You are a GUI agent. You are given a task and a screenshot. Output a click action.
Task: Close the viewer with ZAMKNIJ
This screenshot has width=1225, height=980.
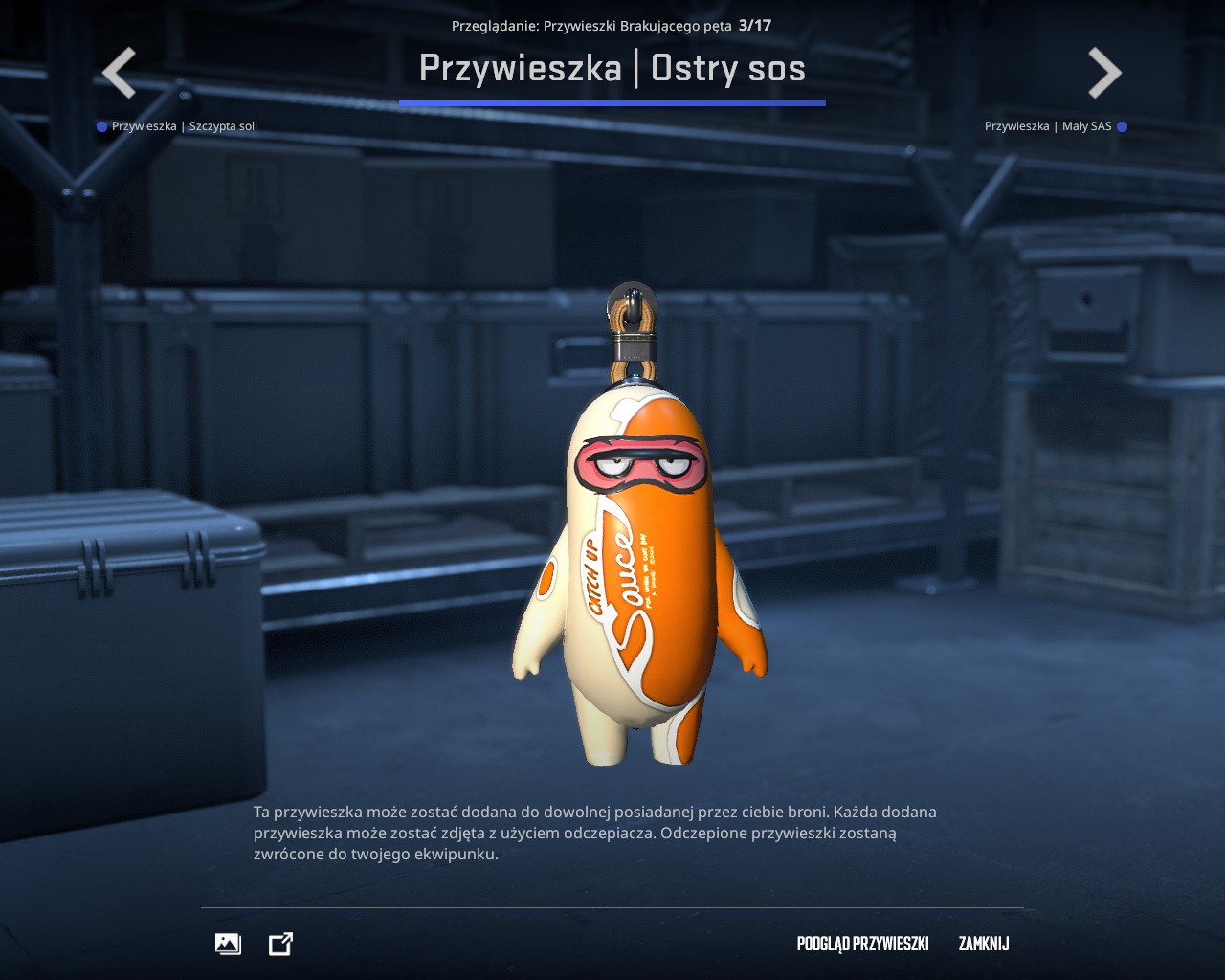coord(984,944)
